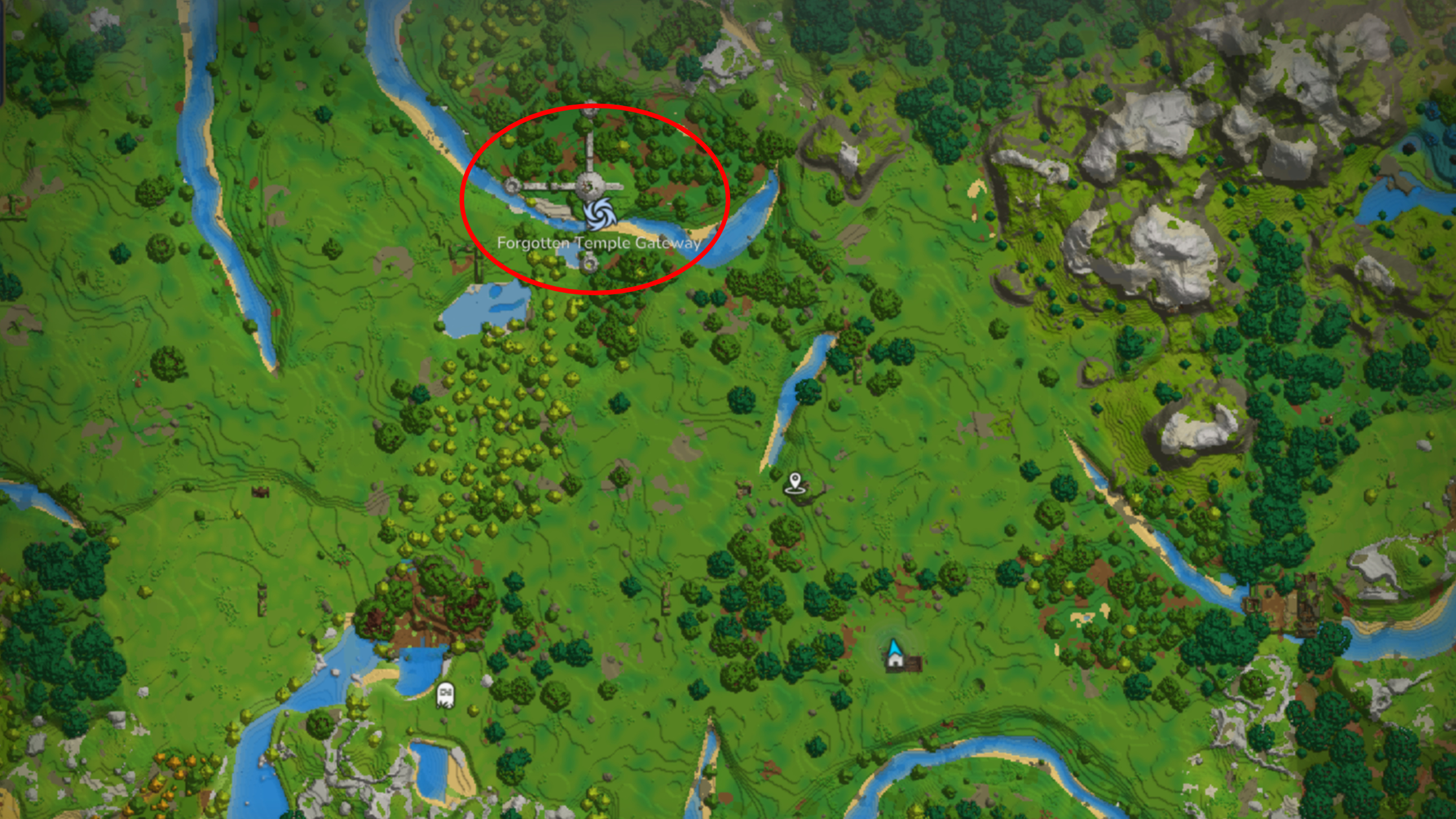1456x819 pixels.
Task: Select the Forgotten Temple Gateway label text
Action: point(599,243)
